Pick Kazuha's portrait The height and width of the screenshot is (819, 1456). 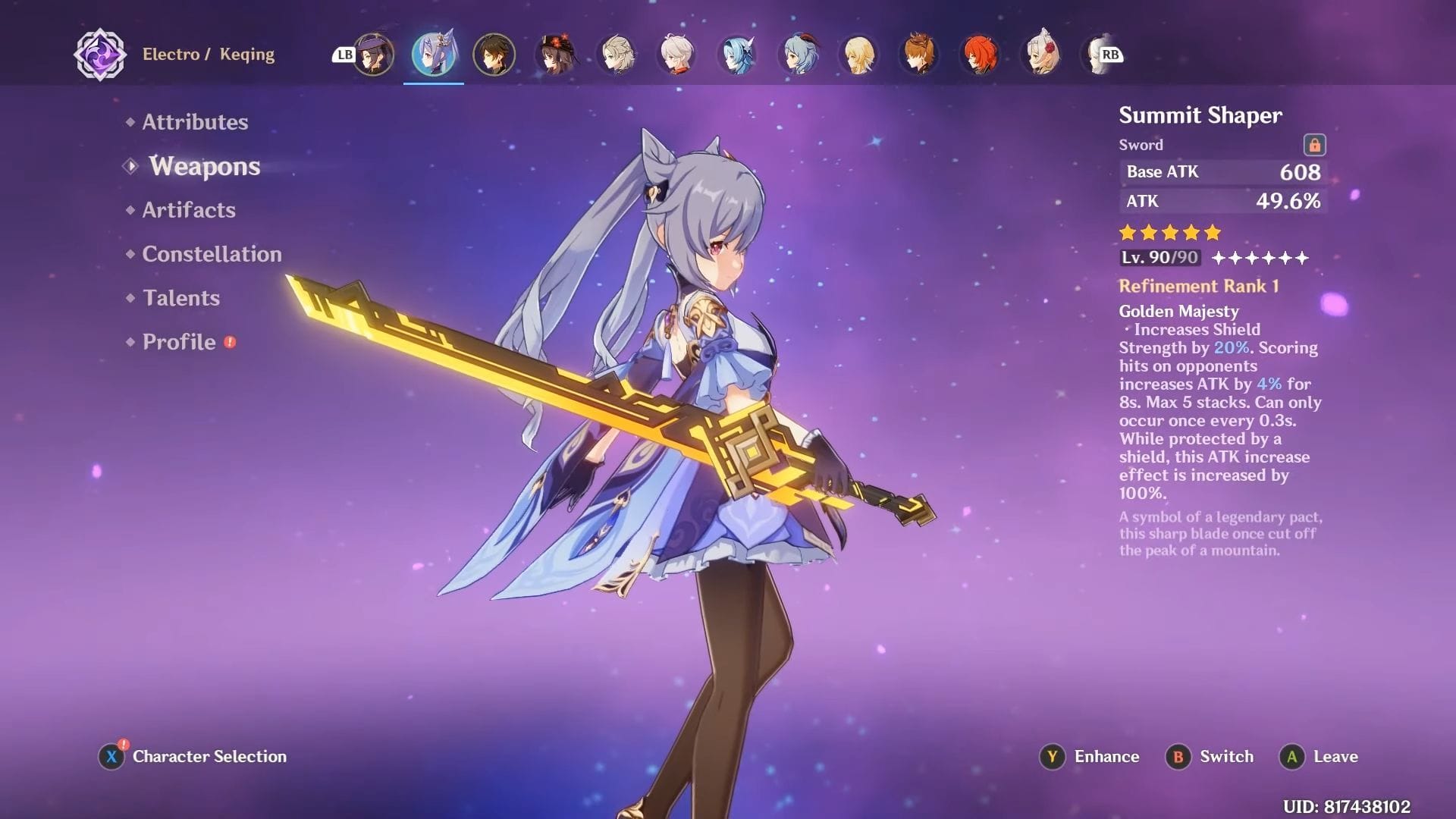coord(676,55)
